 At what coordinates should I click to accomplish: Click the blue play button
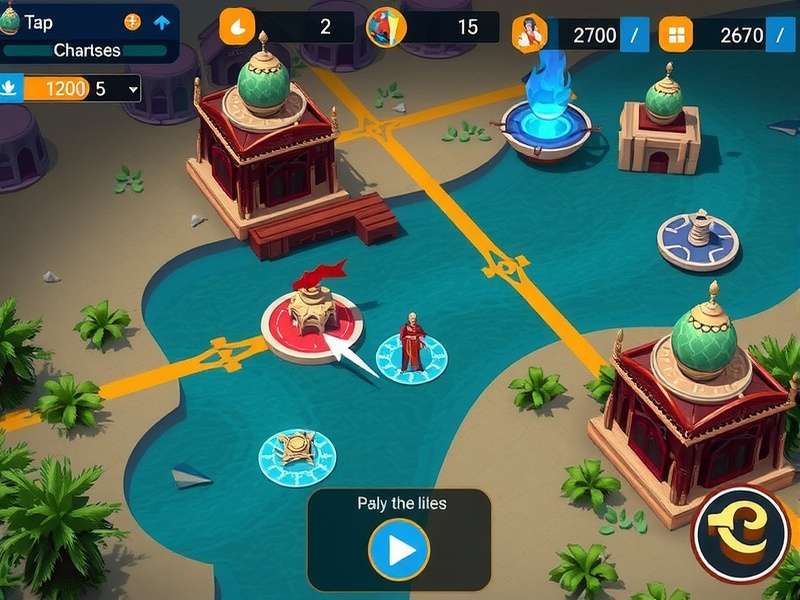399,550
